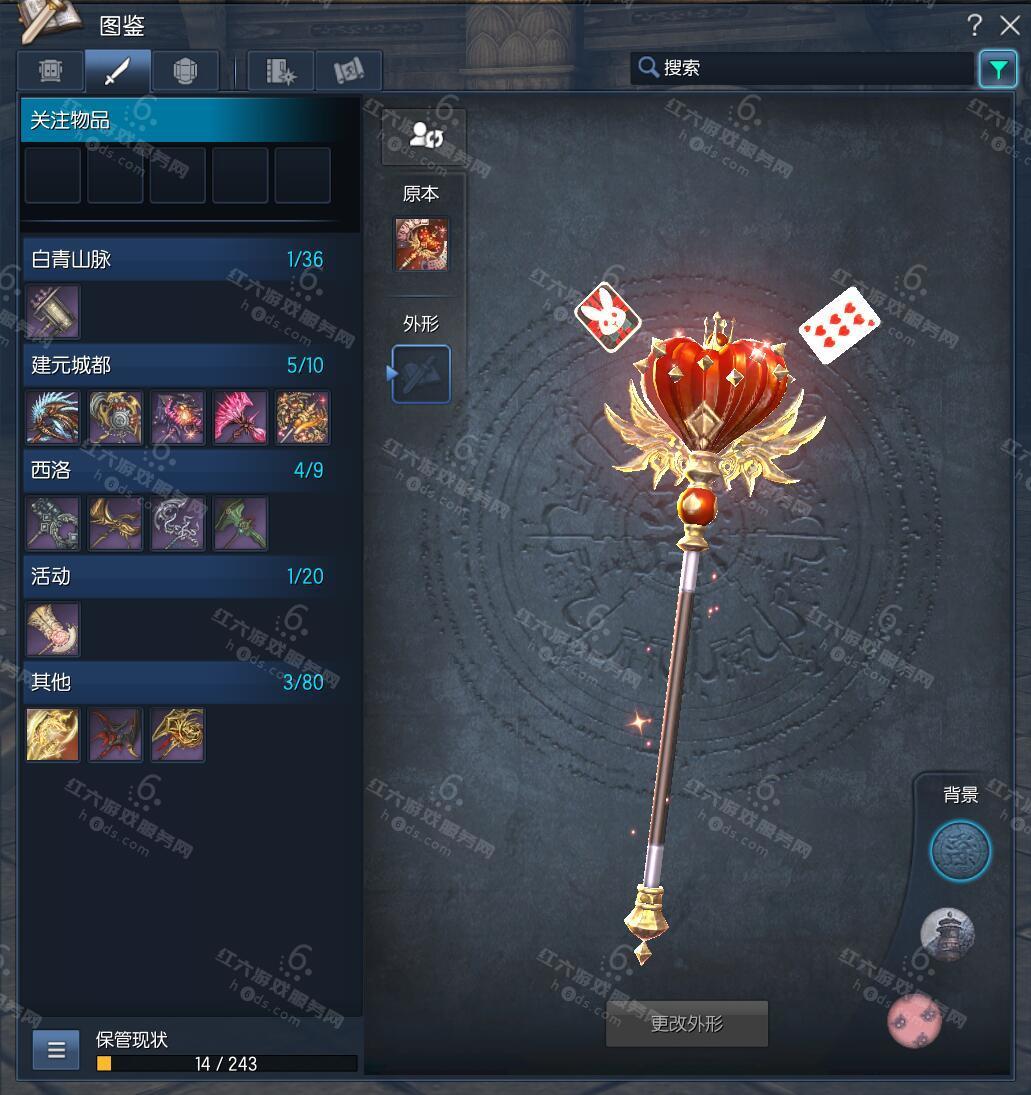Select the 原本 original weapon thumbnail
Viewport: 1031px width, 1095px height.
tap(421, 244)
